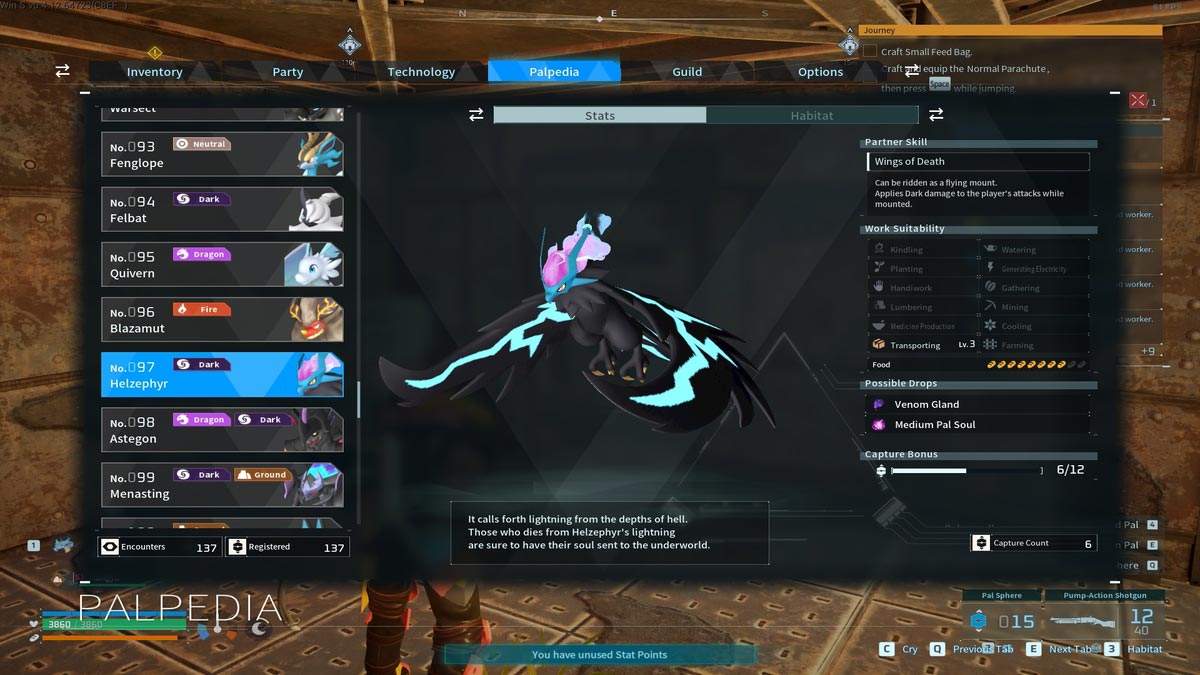The image size is (1200, 675).
Task: Open the Party tab
Action: [x=288, y=72]
